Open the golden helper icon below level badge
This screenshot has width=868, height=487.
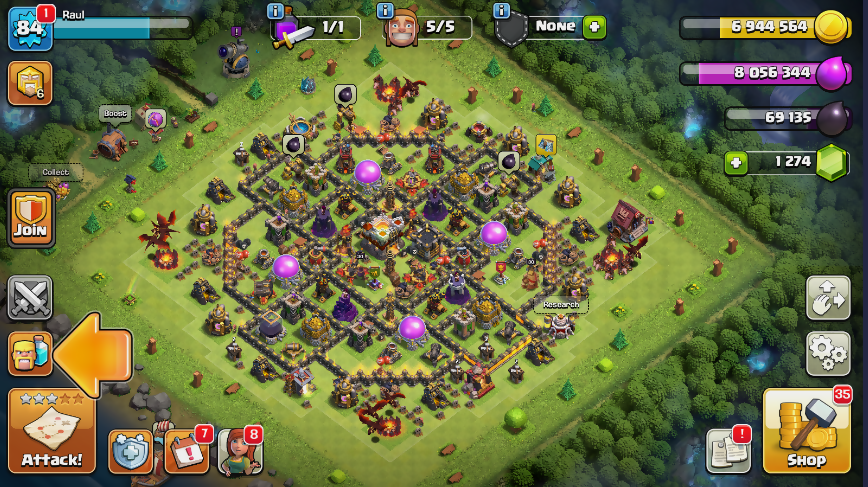(29, 83)
